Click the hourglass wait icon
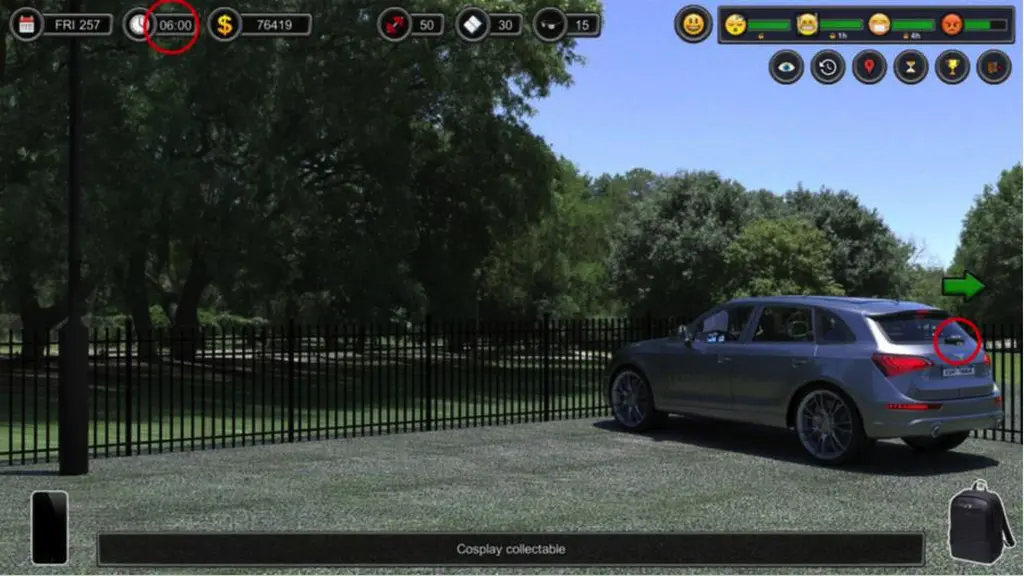The height and width of the screenshot is (576, 1024). click(x=911, y=67)
